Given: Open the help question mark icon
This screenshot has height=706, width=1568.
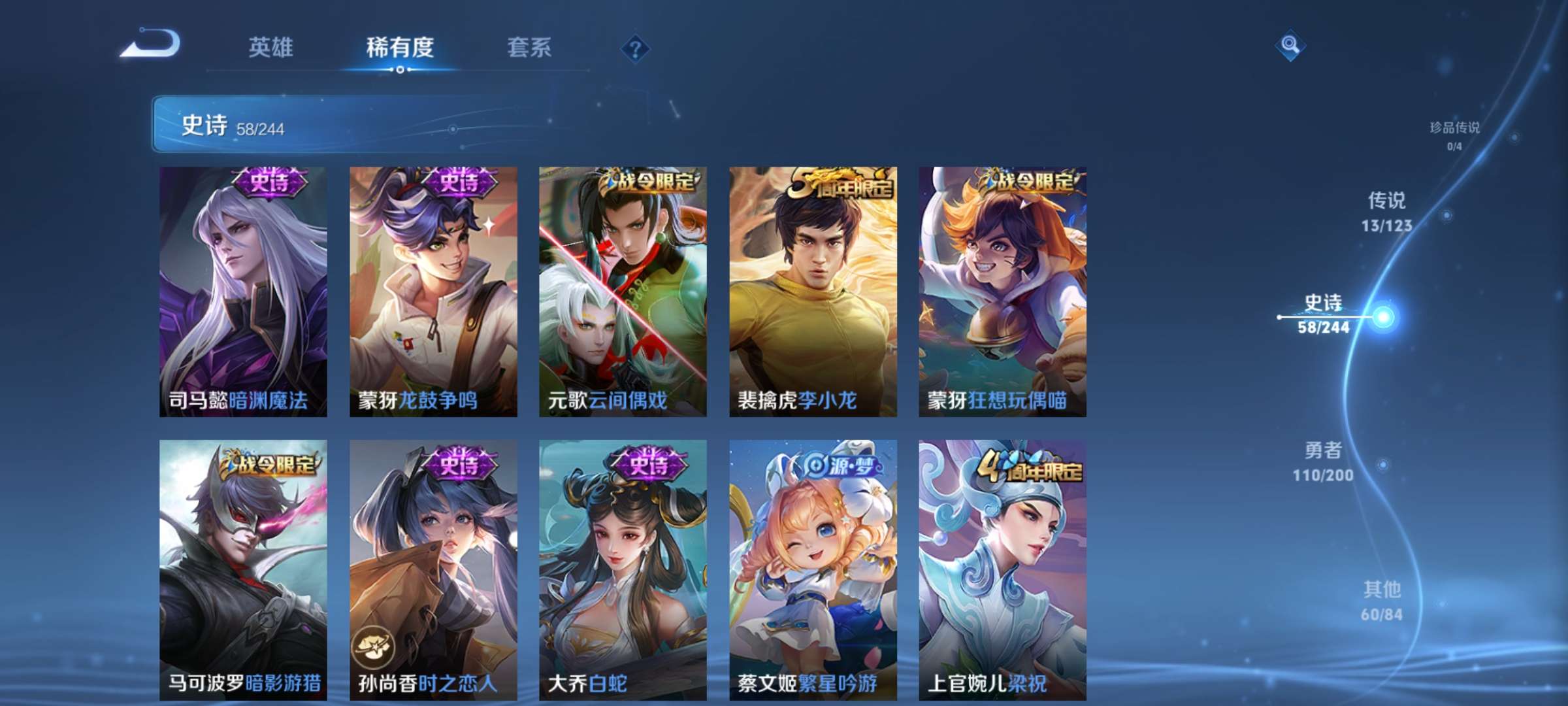Looking at the screenshot, I should tap(636, 49).
